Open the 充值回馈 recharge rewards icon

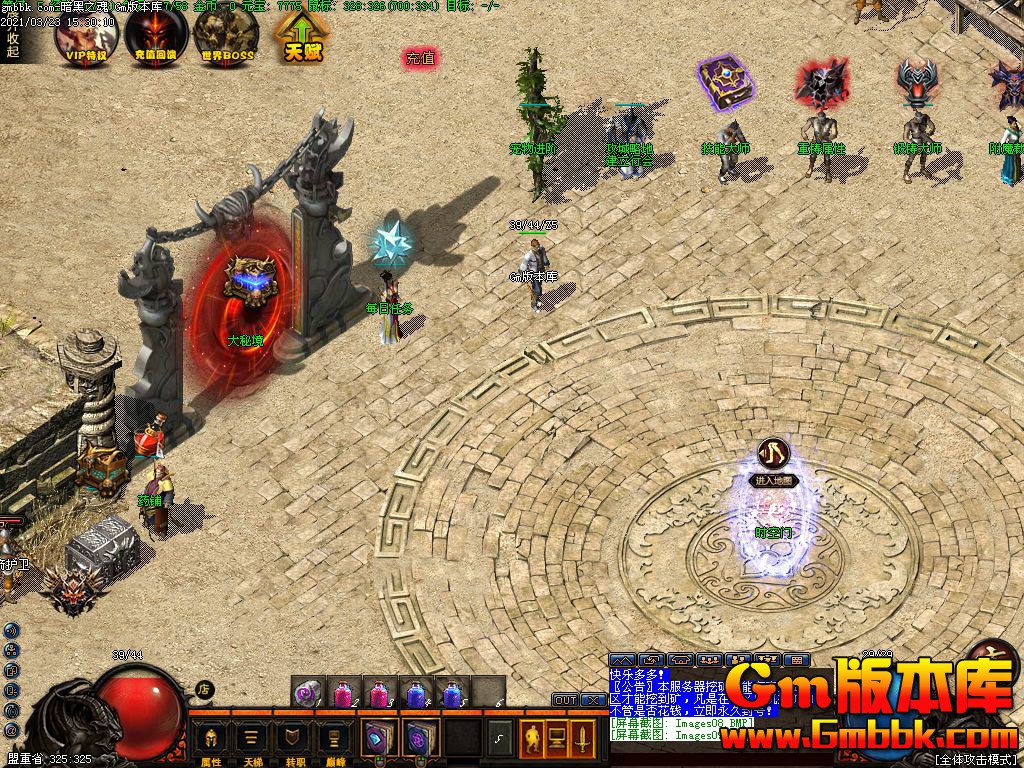(156, 36)
